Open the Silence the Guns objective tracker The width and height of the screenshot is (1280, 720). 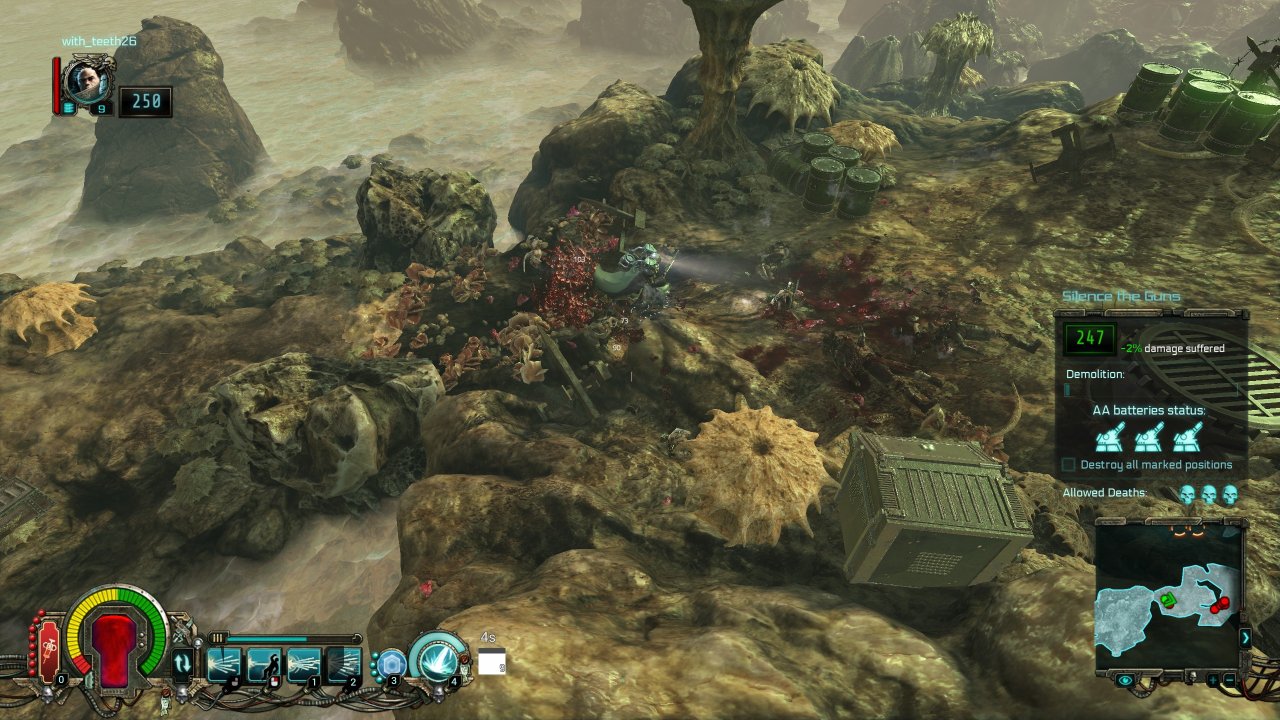[1121, 296]
